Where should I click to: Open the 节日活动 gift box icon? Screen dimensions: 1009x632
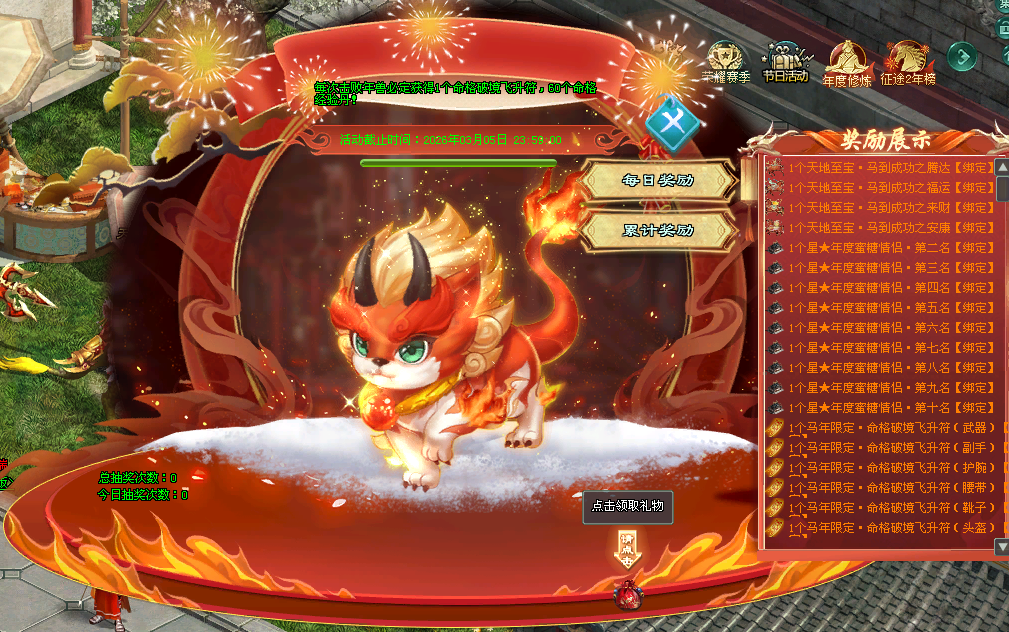pos(785,58)
